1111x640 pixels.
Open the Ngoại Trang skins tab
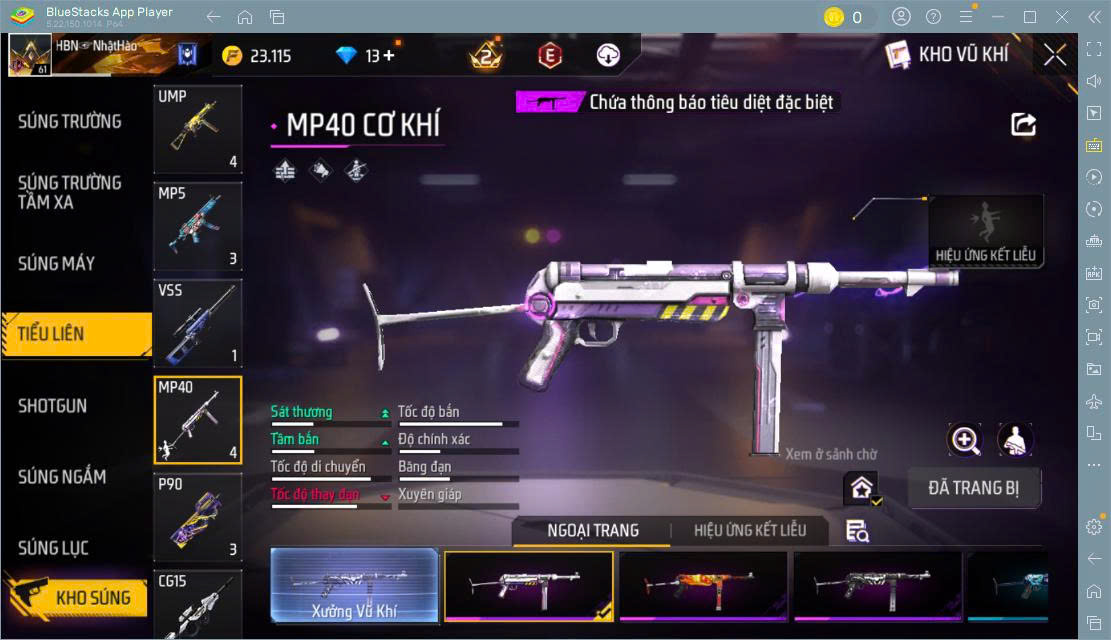click(593, 530)
